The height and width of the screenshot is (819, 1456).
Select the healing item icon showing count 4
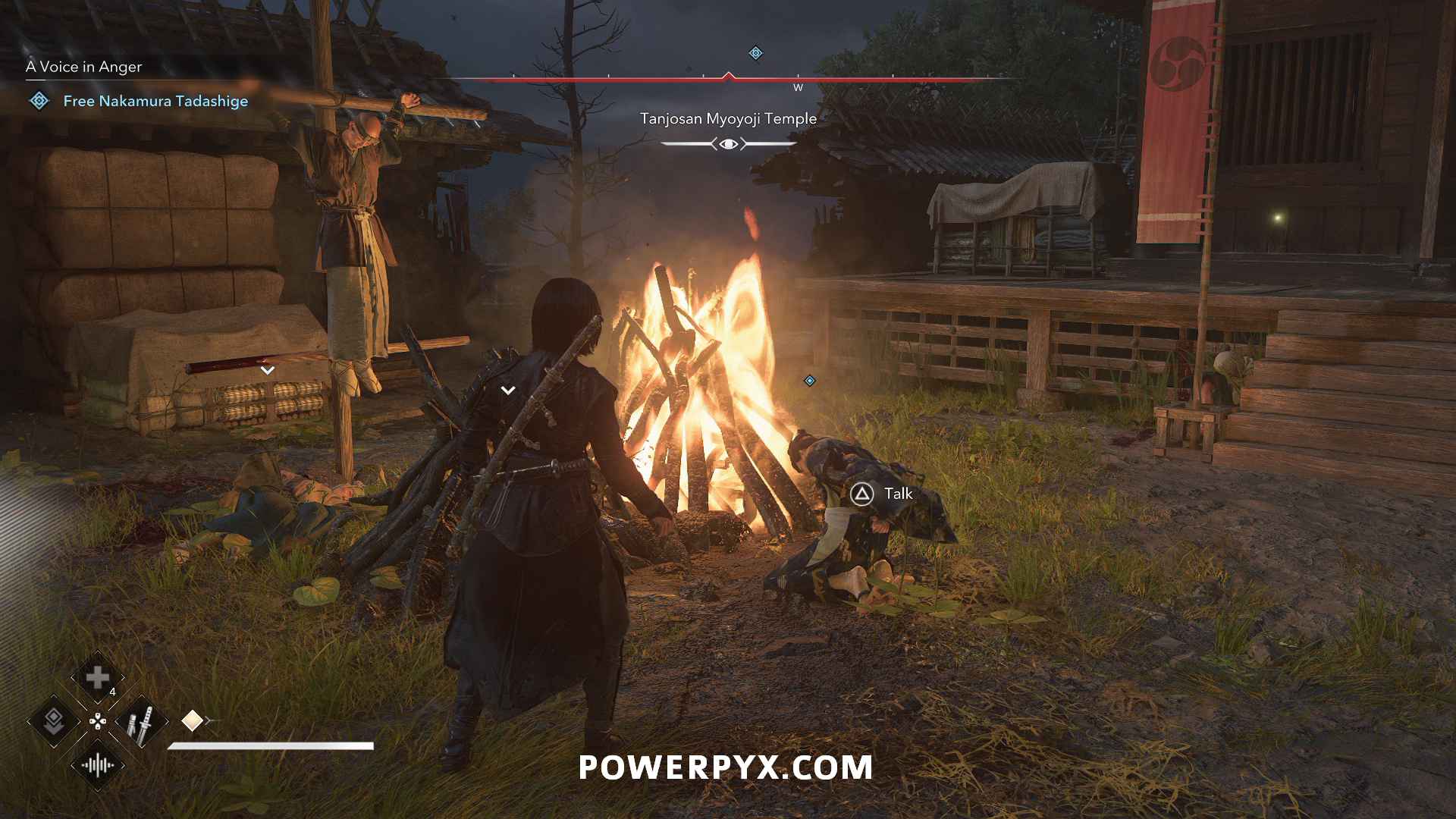tap(98, 677)
